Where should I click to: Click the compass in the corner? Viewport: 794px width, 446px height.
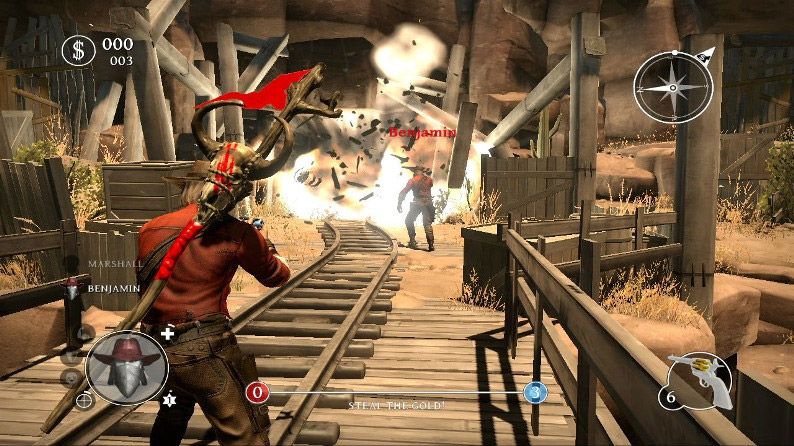tap(671, 85)
